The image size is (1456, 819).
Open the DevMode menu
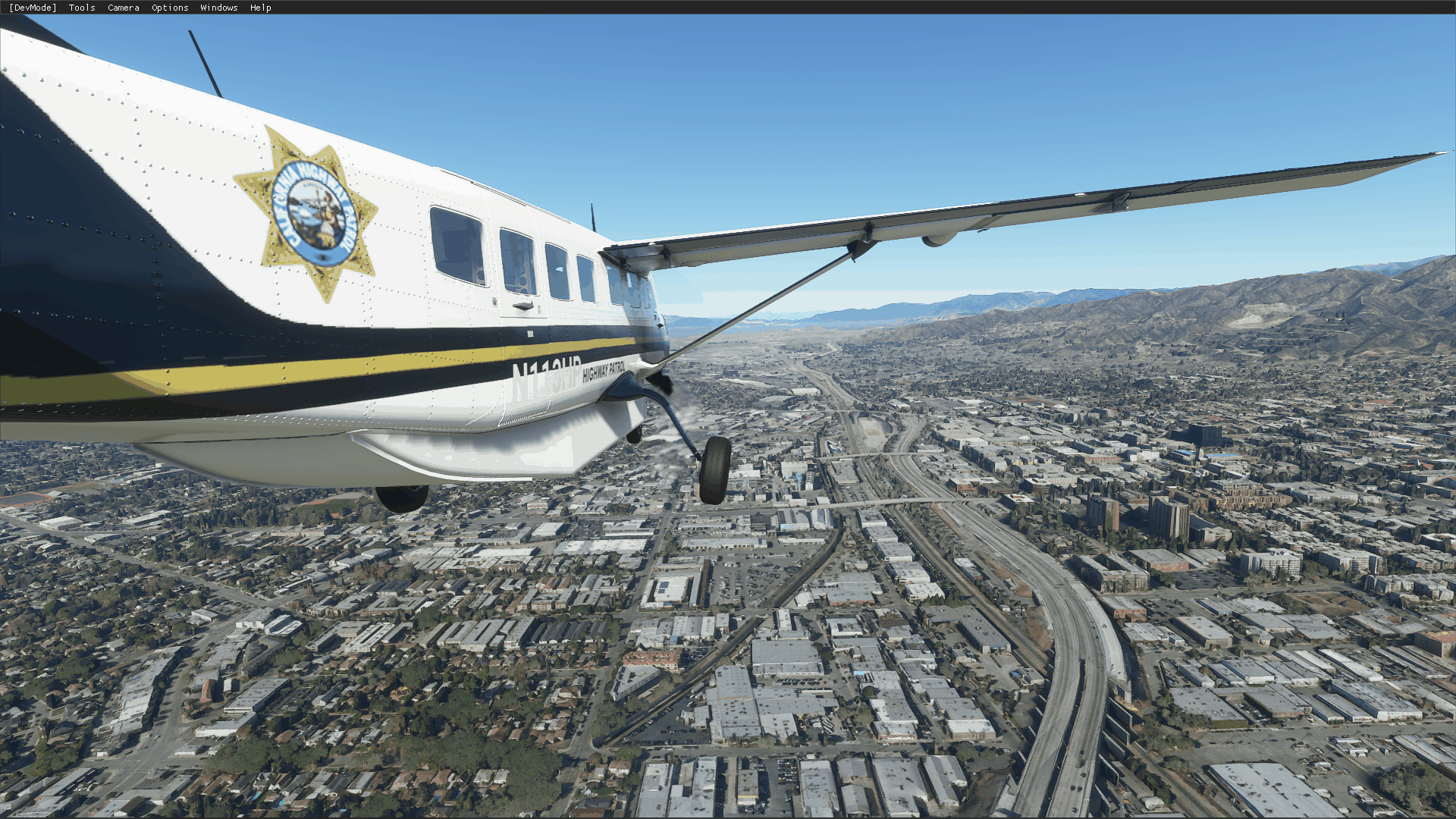coord(33,8)
